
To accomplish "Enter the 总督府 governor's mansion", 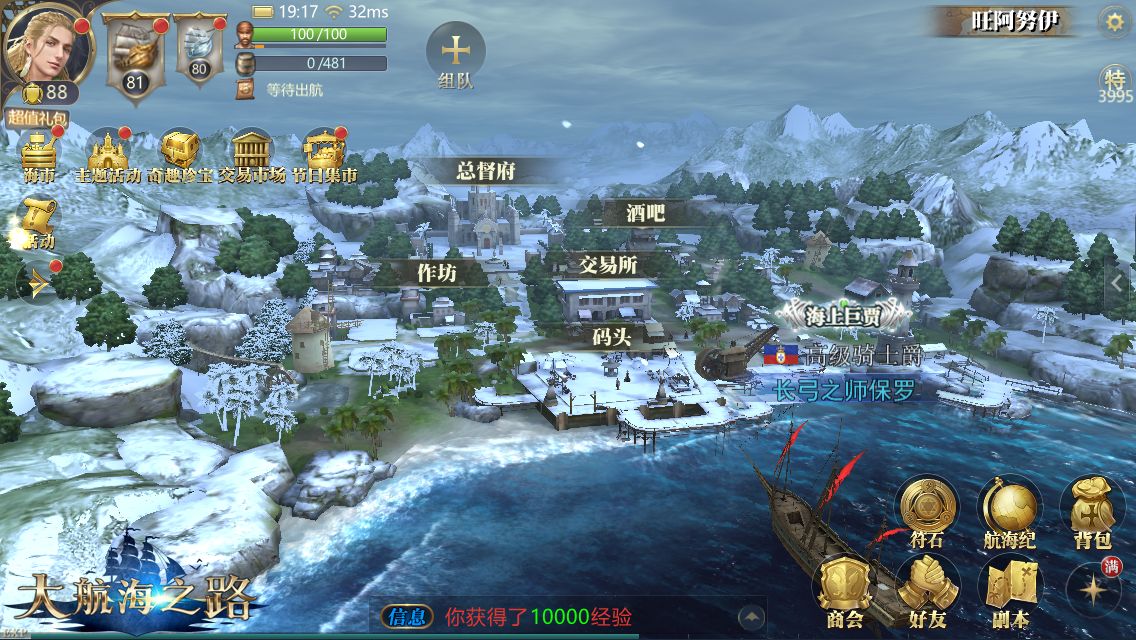I will (x=485, y=171).
